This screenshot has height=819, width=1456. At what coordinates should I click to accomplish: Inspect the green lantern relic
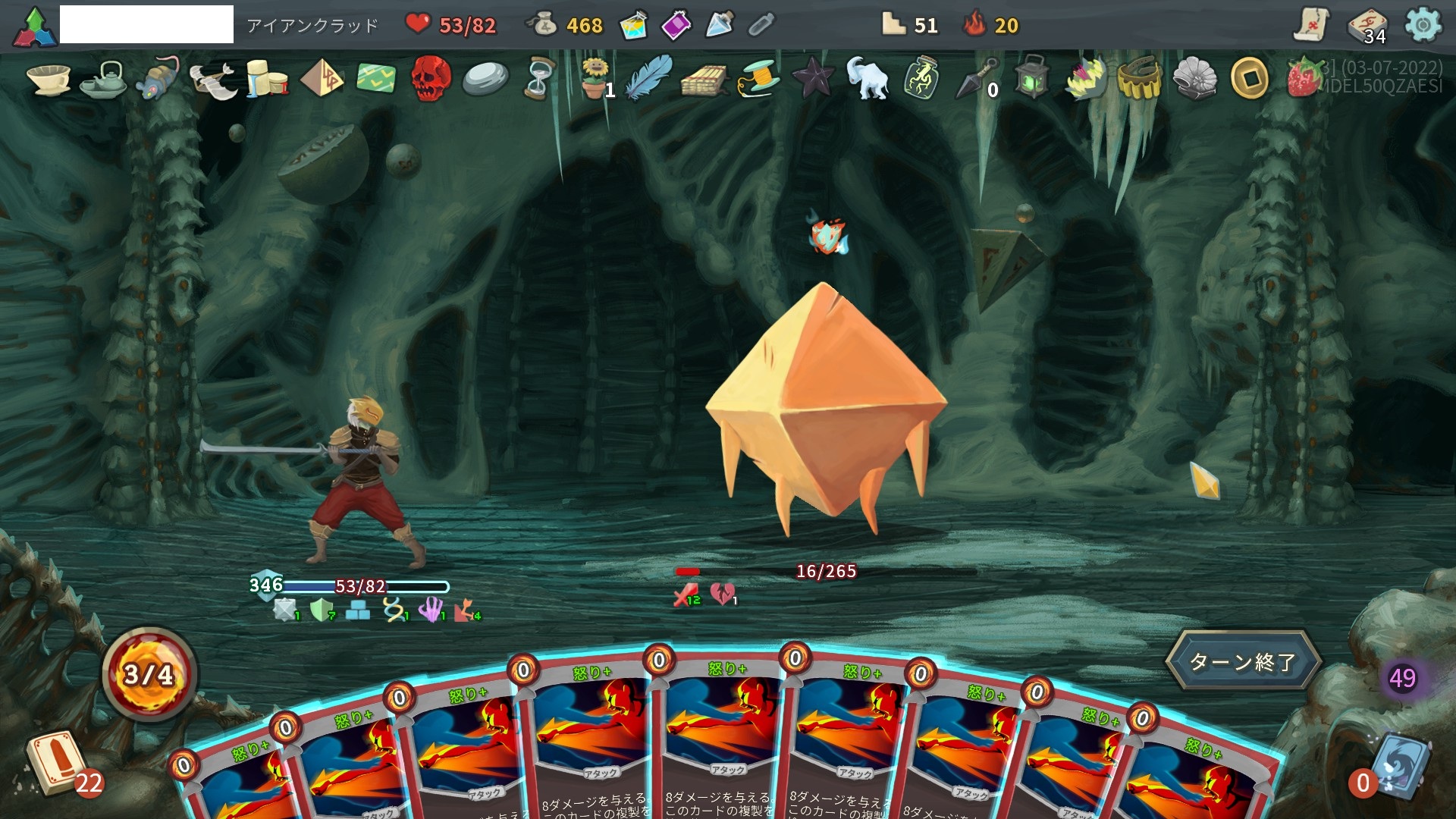click(x=1031, y=78)
